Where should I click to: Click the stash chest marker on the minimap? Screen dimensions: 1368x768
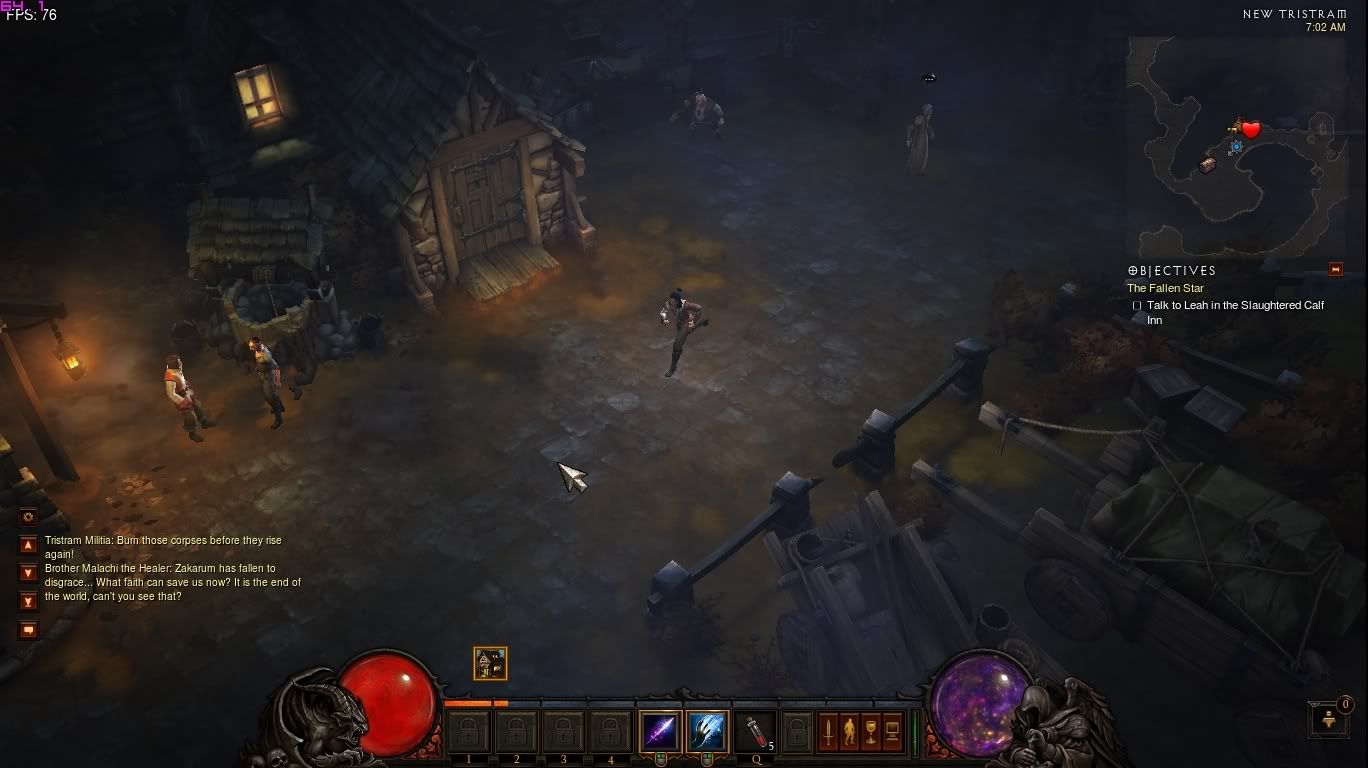pyautogui.click(x=1208, y=164)
